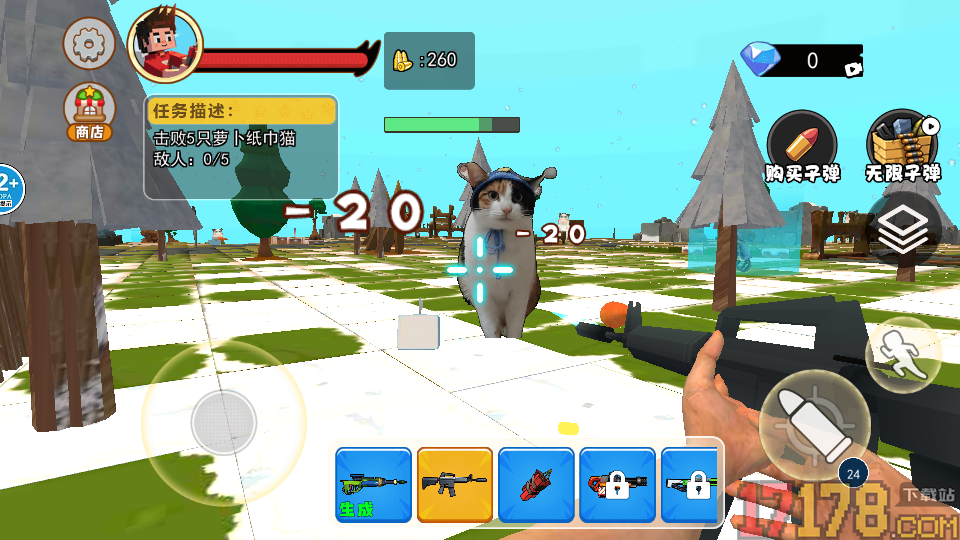Select the locked red and black gun slot
Viewport: 960px width, 540px height.
[x=617, y=485]
